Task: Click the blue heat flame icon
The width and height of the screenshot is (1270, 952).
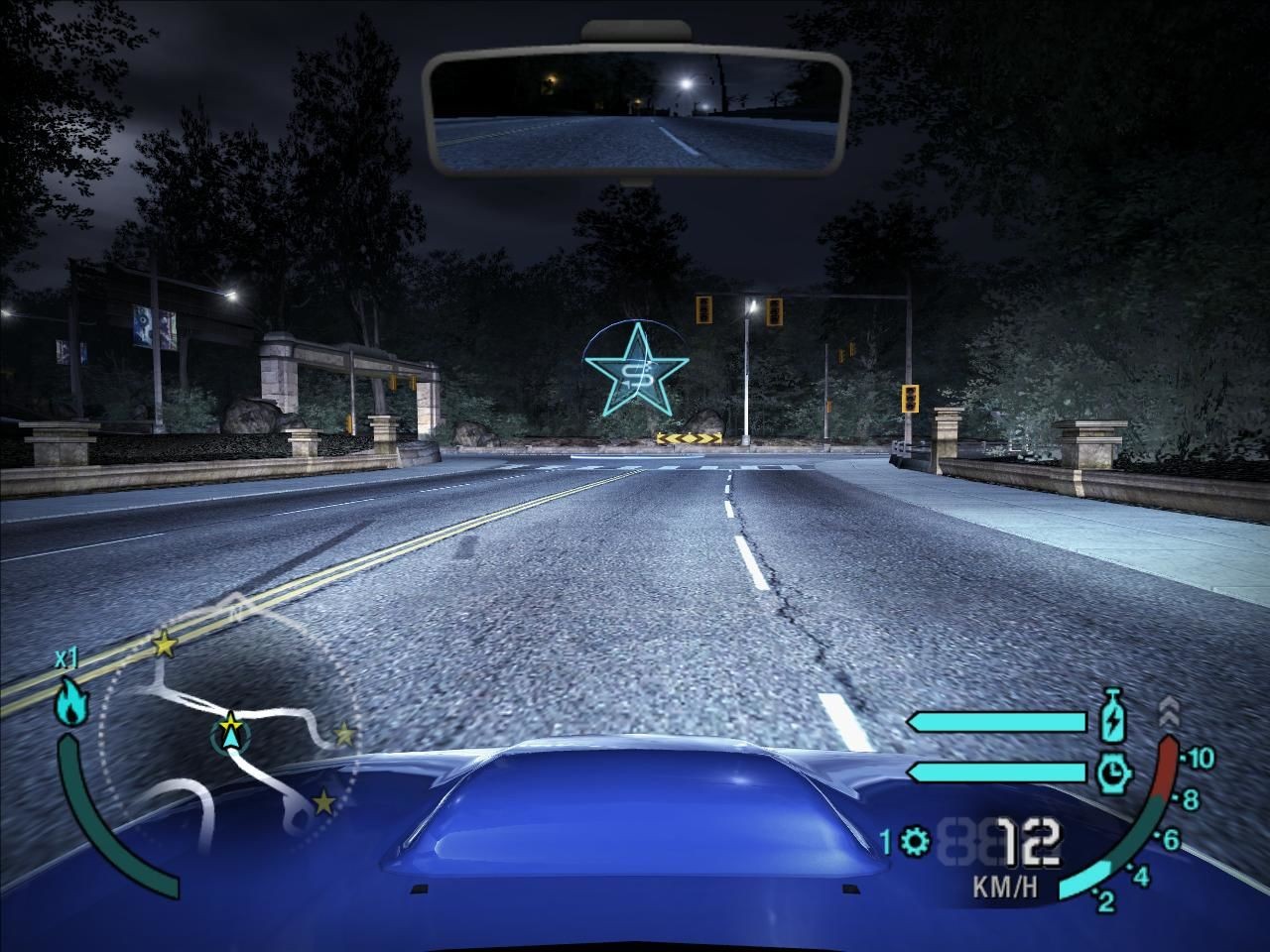Action: pyautogui.click(x=71, y=701)
